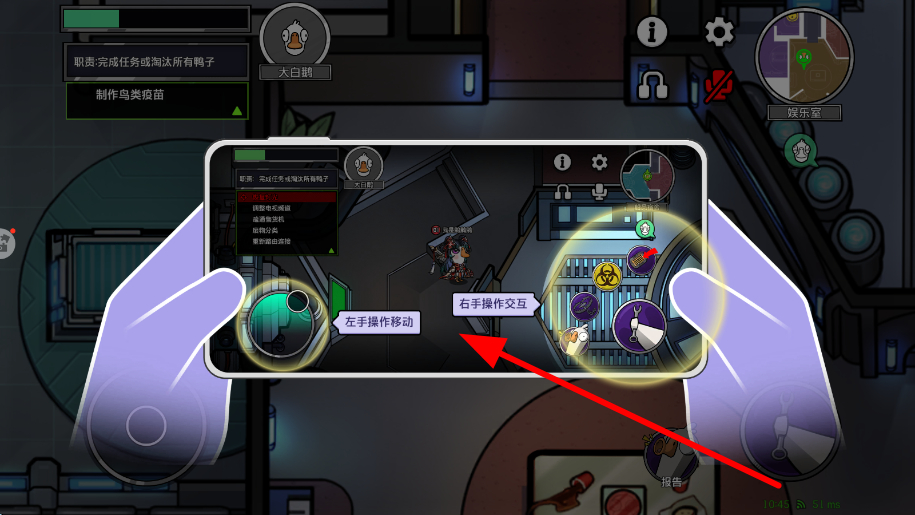Open the gear settings menu
The height and width of the screenshot is (515, 915).
719,32
